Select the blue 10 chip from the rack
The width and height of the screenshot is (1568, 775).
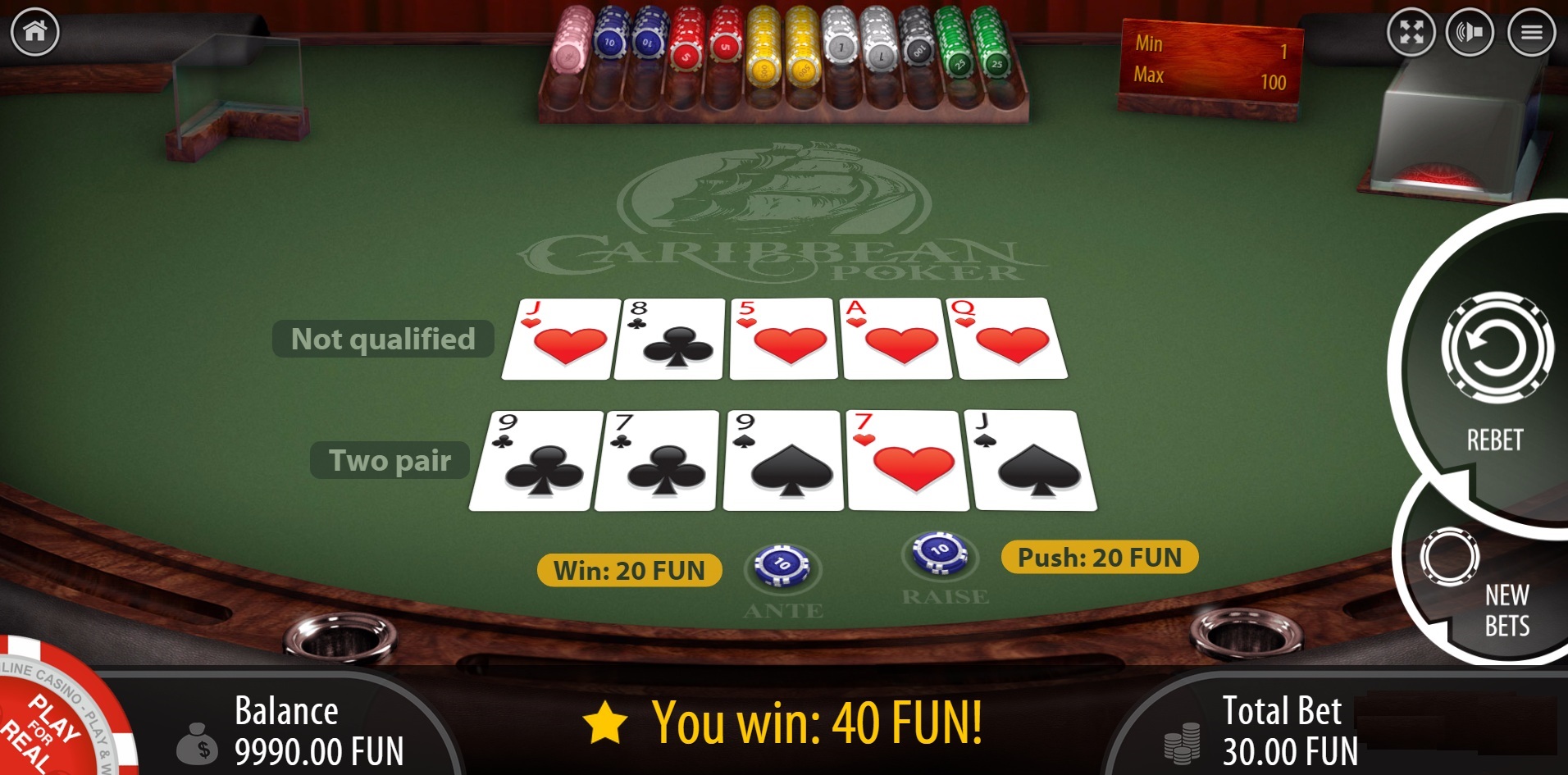pyautogui.click(x=611, y=45)
